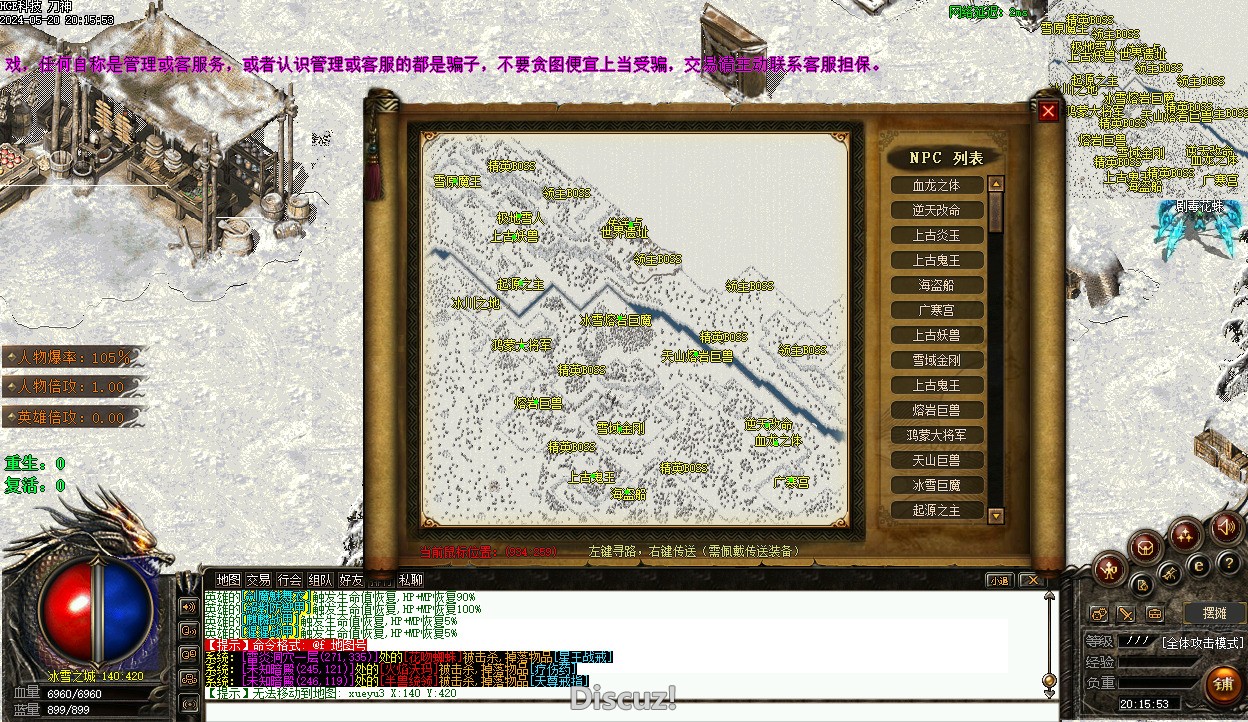Switch to the 私聊 chat tab
Viewport: 1248px width, 722px height.
[410, 579]
